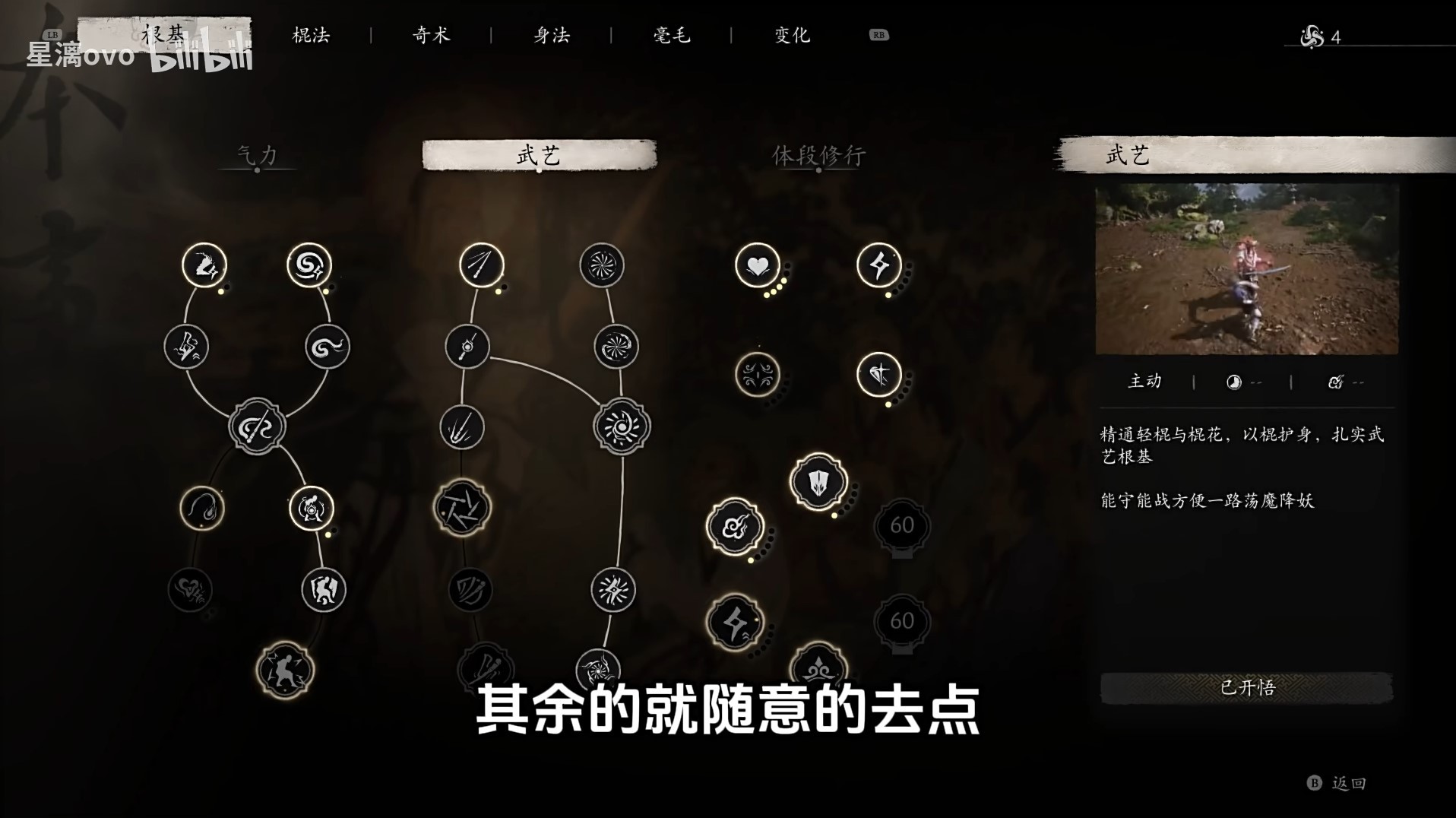Select the glowing shield skill node

(x=819, y=482)
